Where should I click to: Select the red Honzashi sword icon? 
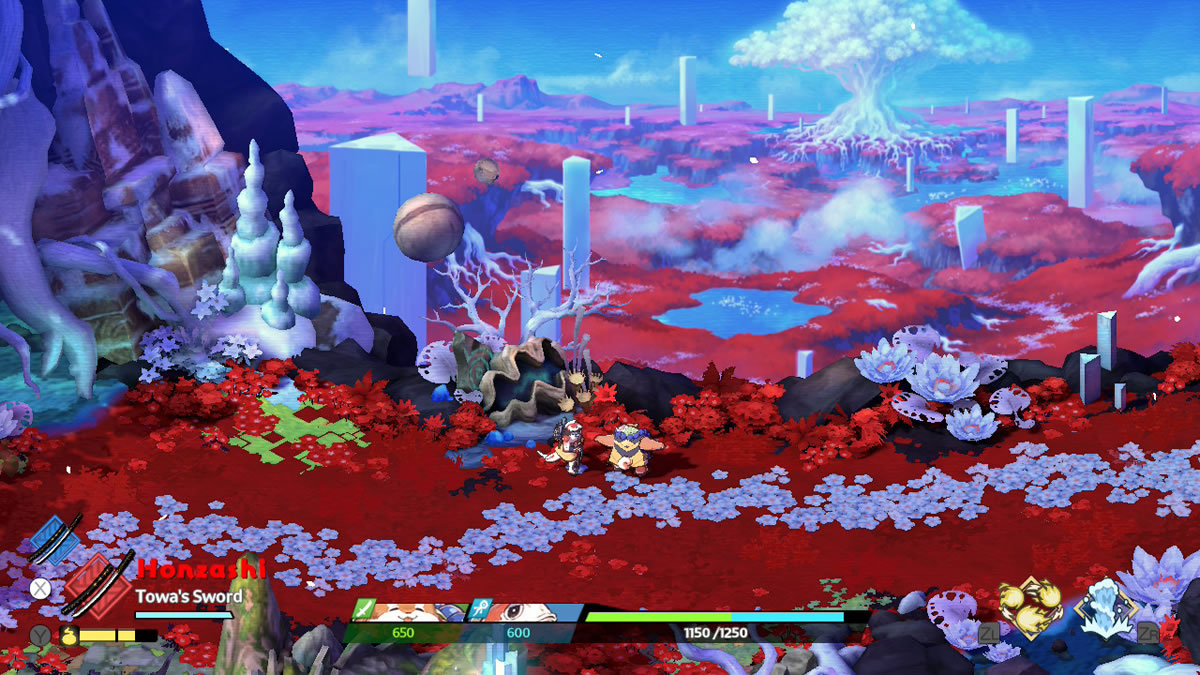click(97, 585)
